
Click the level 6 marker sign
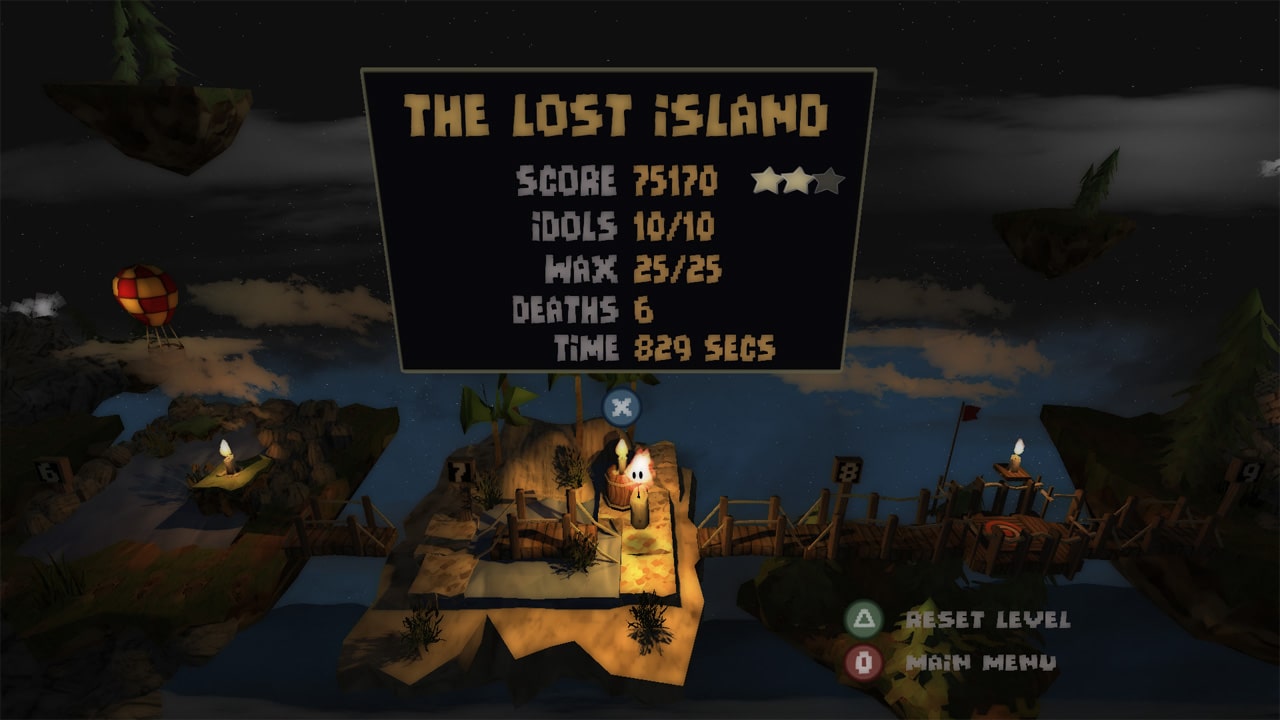[x=48, y=470]
